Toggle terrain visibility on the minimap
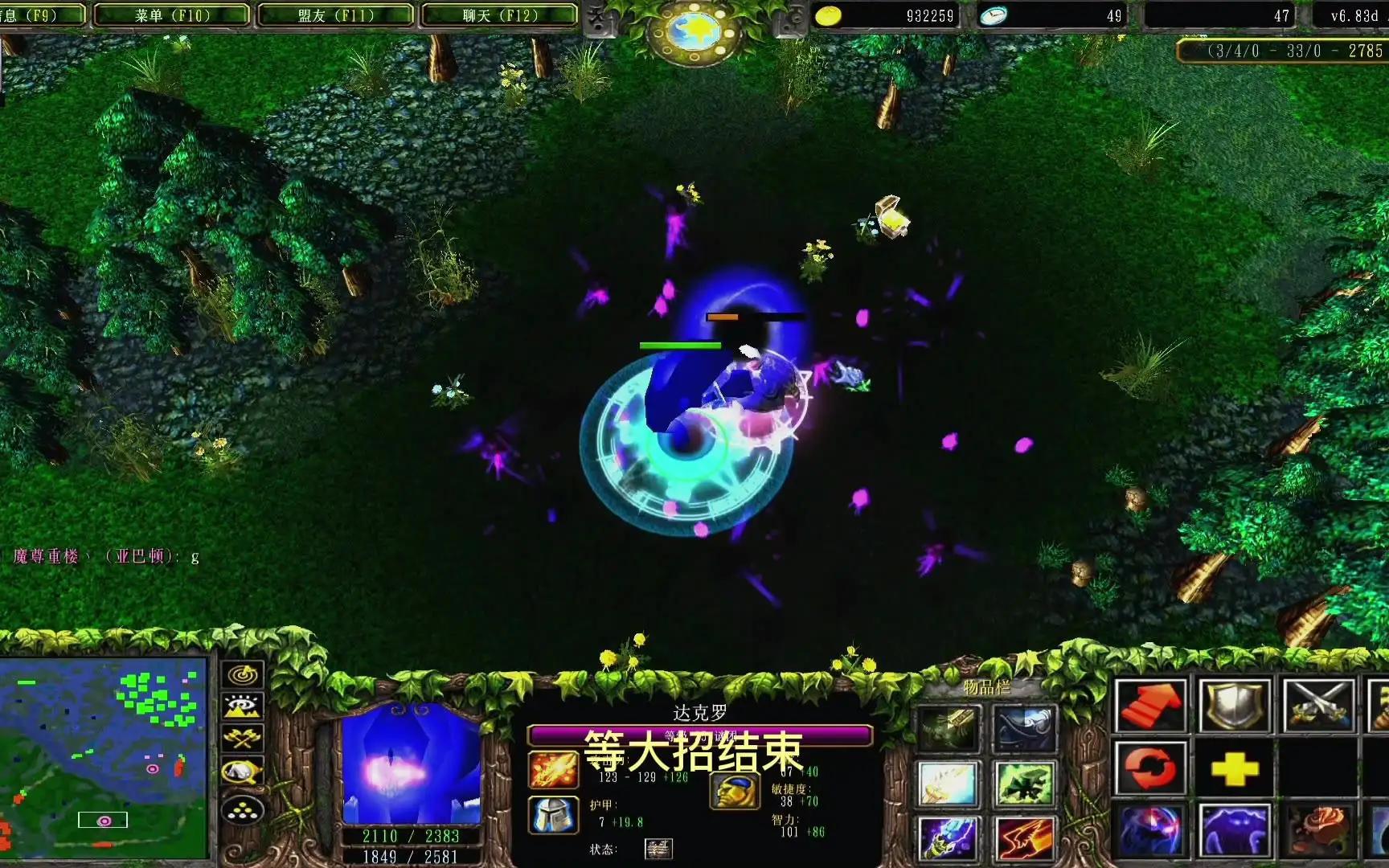The image size is (1389, 868). [244, 705]
